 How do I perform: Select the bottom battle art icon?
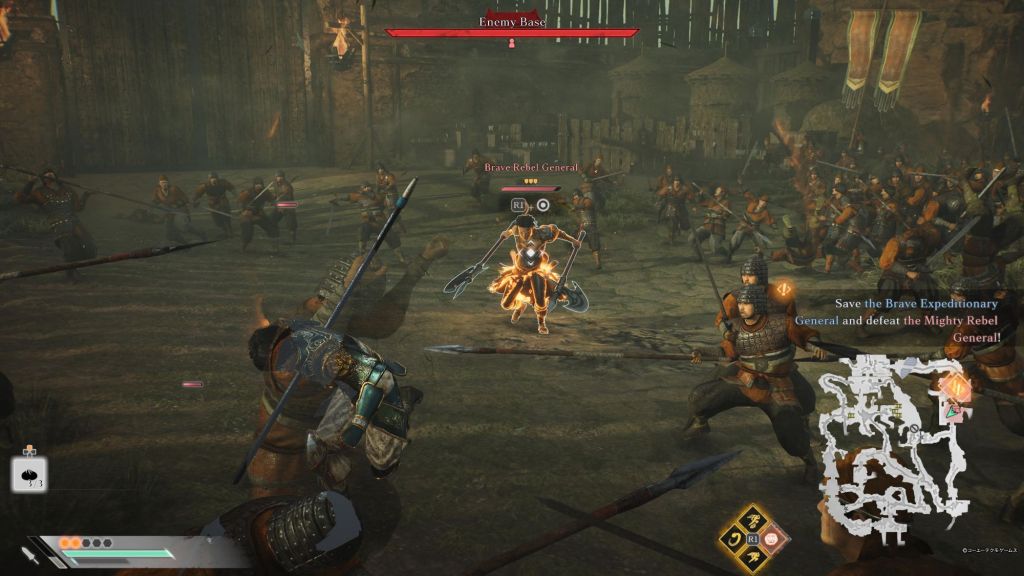click(753, 556)
